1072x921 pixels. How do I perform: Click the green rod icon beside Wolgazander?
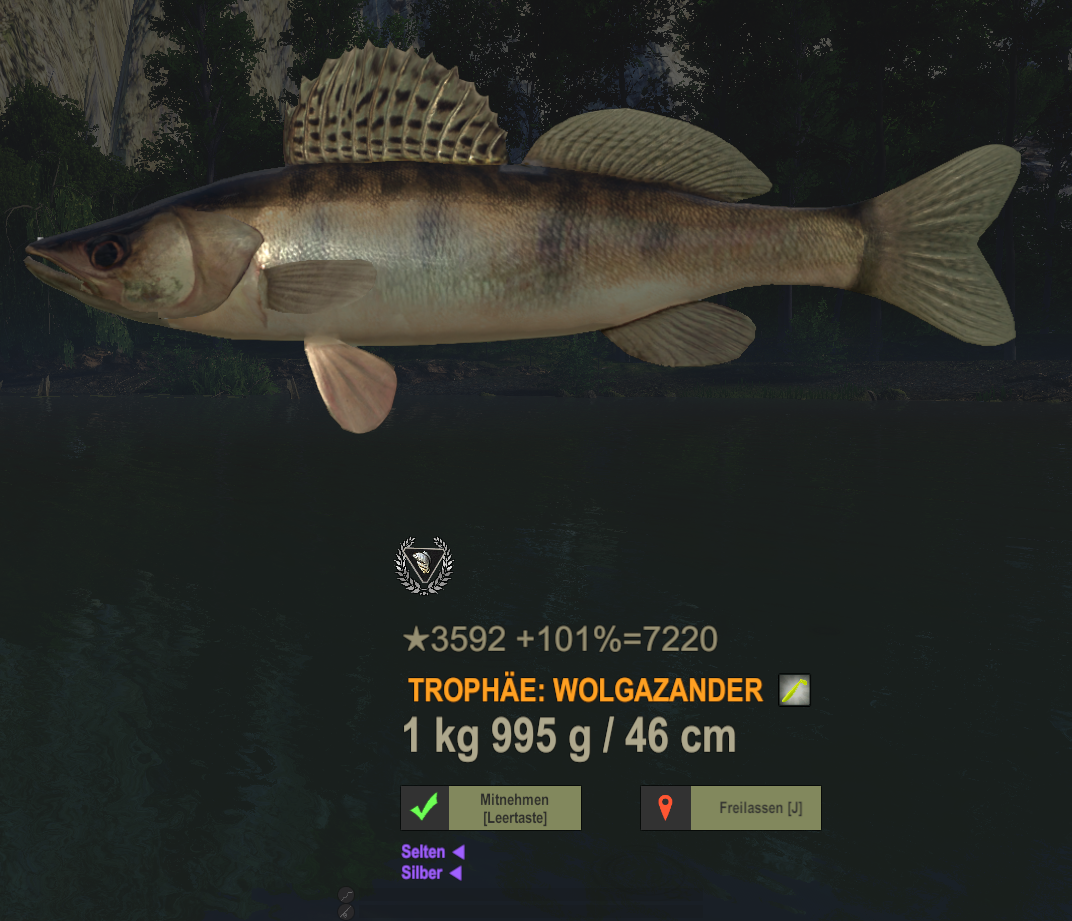click(x=794, y=690)
